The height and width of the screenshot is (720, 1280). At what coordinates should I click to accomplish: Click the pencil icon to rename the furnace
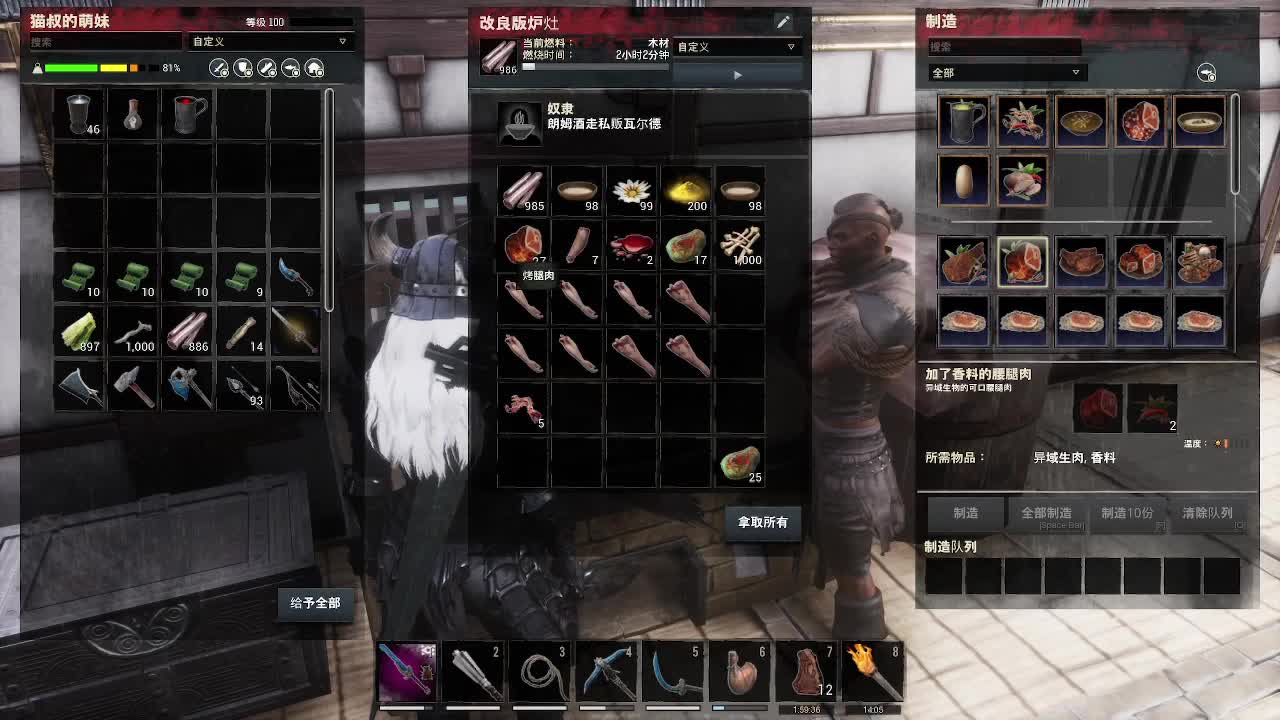tap(784, 21)
